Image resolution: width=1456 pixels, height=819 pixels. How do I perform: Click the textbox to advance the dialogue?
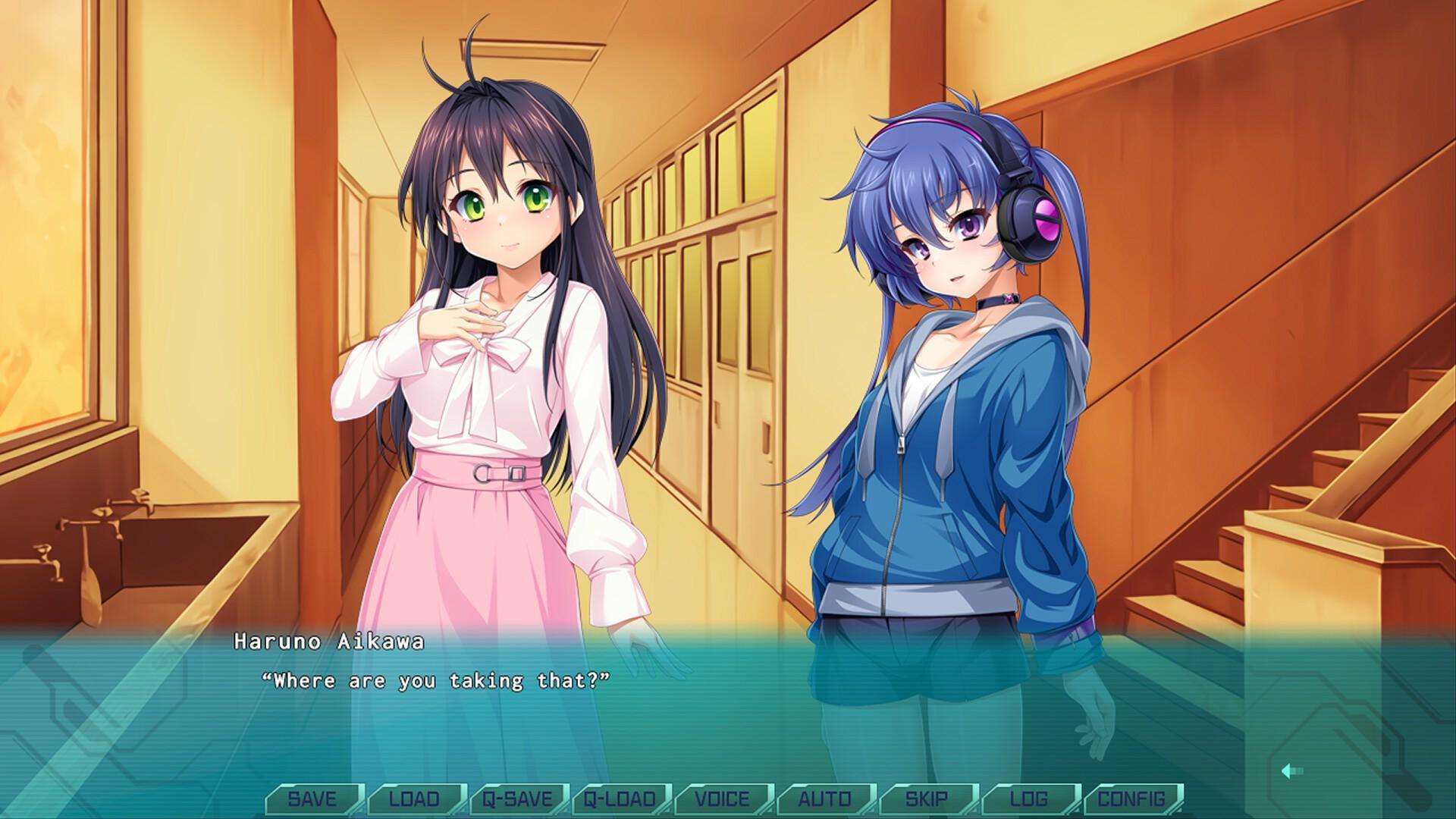[x=728, y=720]
